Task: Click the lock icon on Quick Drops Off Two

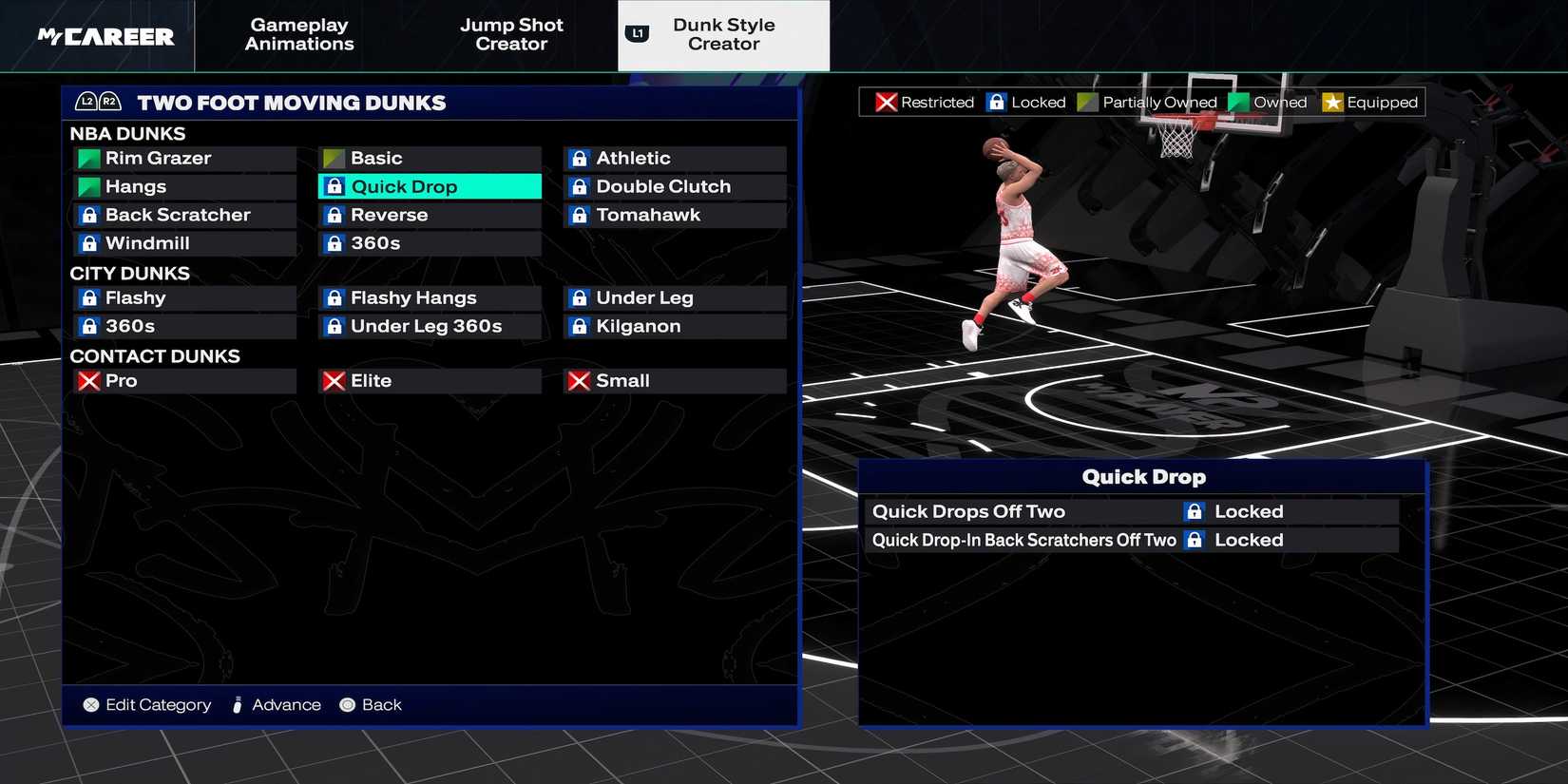Action: point(1194,511)
